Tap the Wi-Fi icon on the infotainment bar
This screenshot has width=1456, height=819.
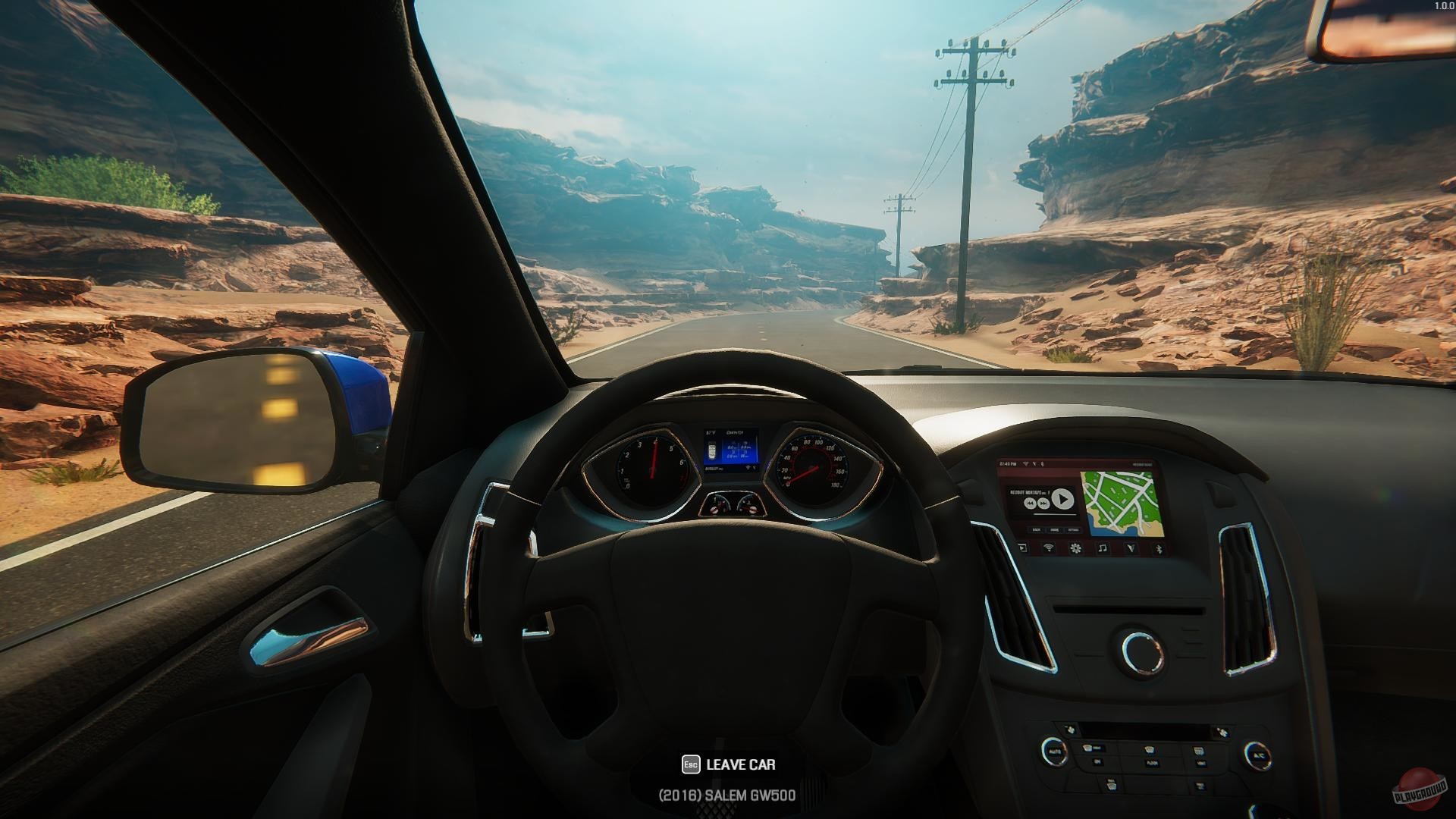(1049, 548)
